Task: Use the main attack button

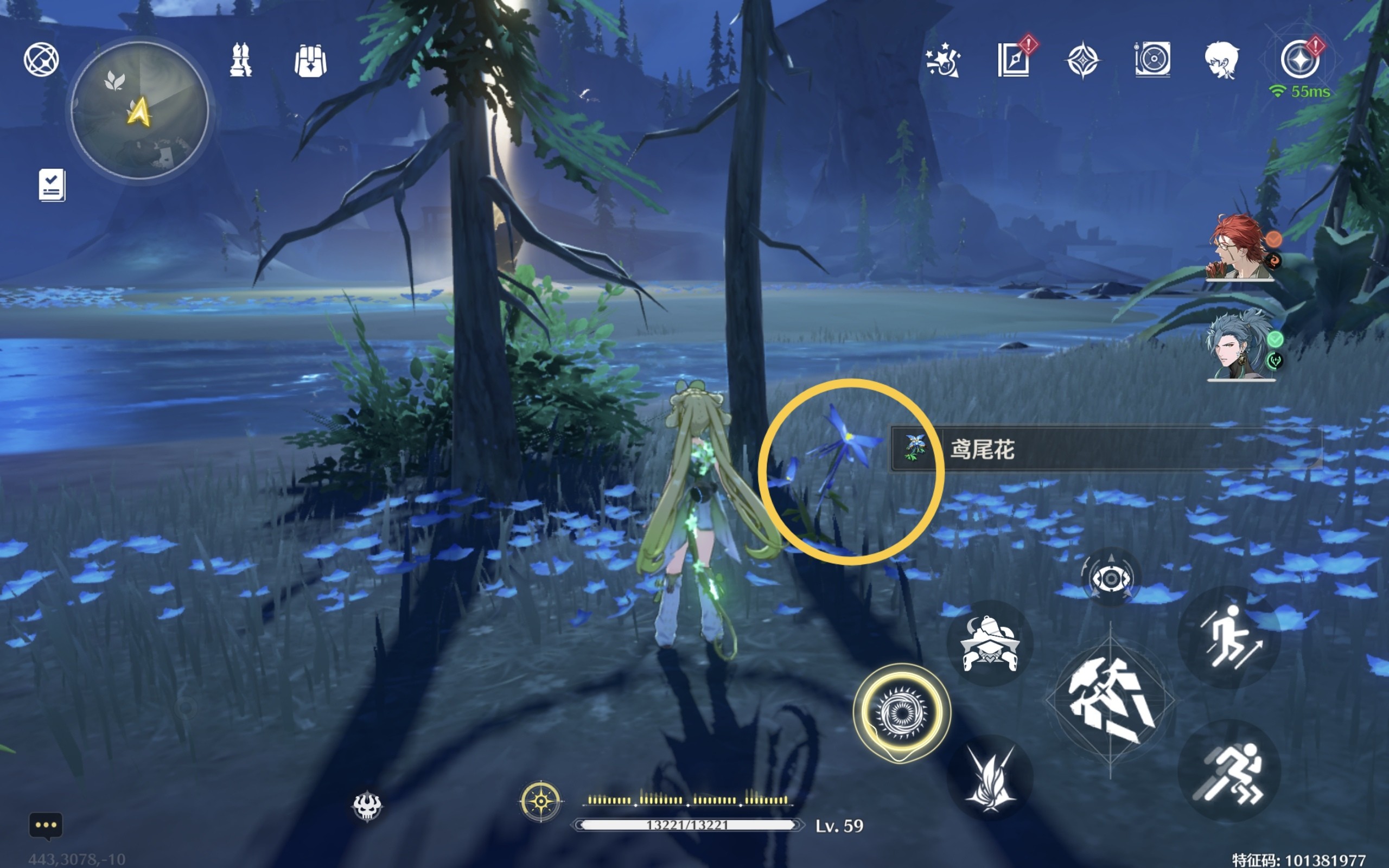Action: pyautogui.click(x=1110, y=700)
